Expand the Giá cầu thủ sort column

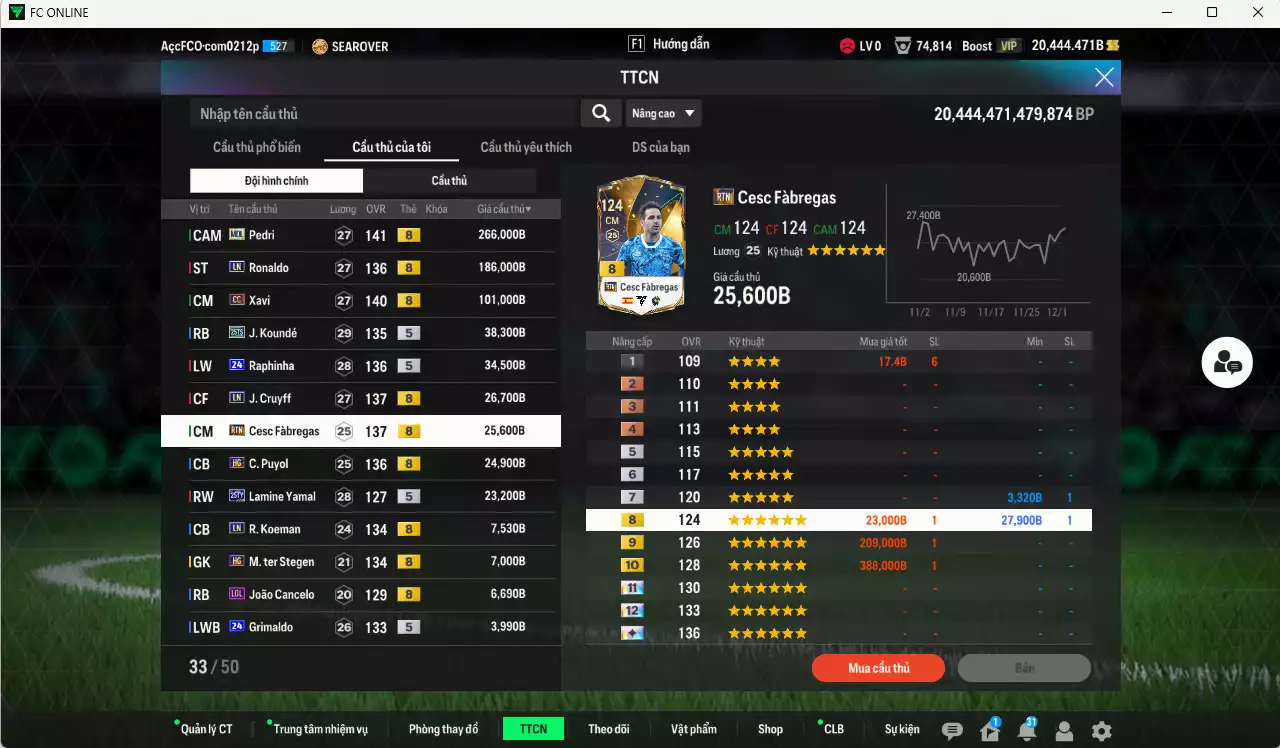[x=502, y=208]
